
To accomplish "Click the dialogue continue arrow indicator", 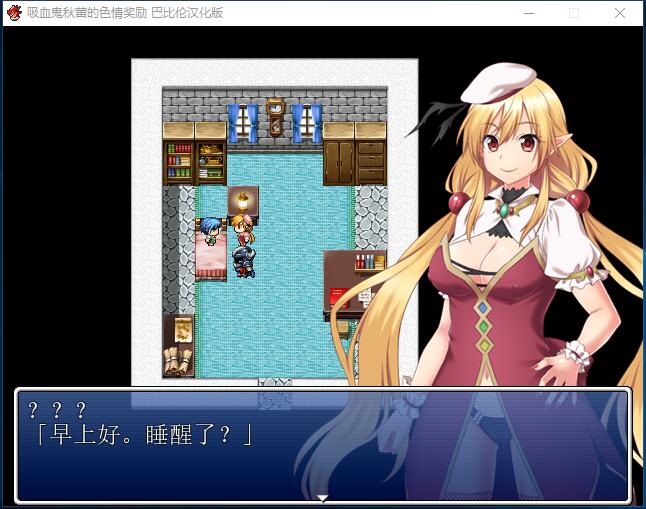I will [x=322, y=498].
